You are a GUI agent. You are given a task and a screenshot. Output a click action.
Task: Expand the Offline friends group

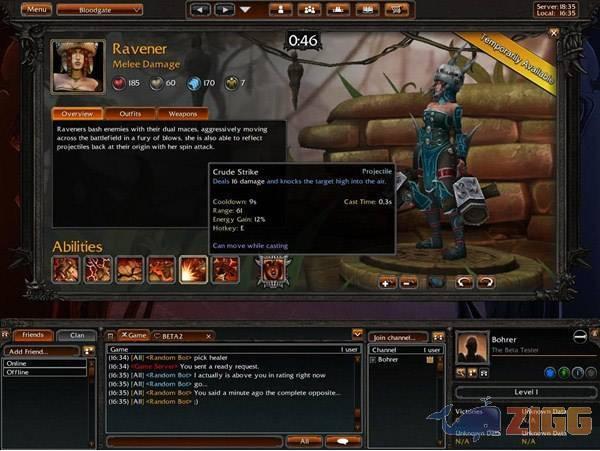[x=43, y=372]
